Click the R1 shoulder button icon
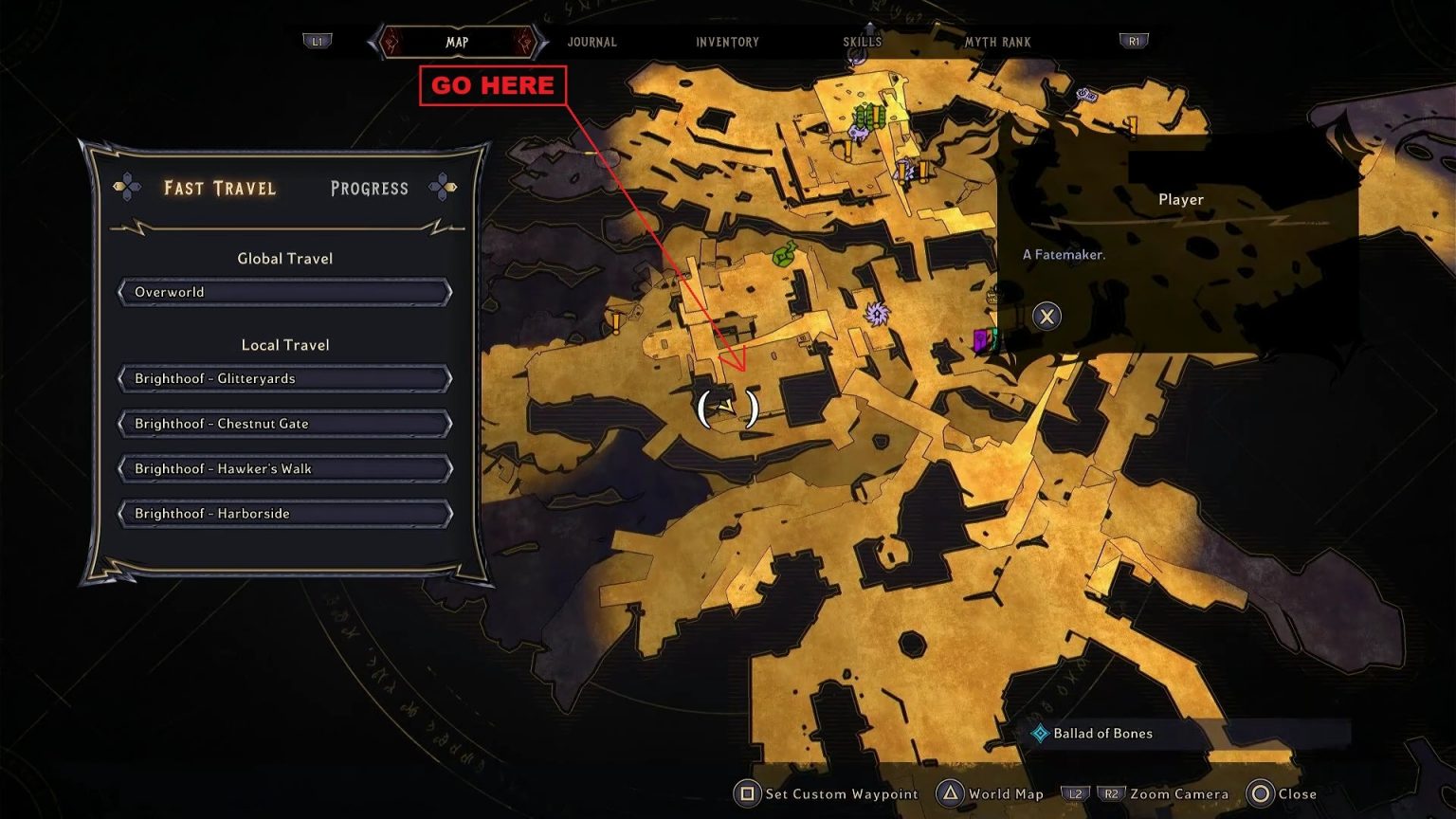Image resolution: width=1456 pixels, height=819 pixels. 1133,41
